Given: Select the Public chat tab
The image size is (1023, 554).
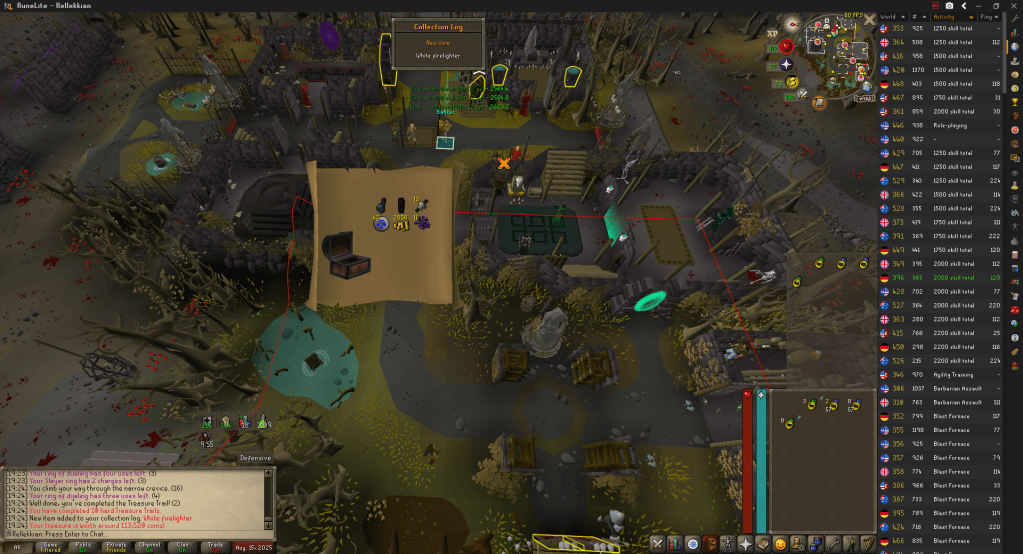Looking at the screenshot, I should [x=83, y=546].
